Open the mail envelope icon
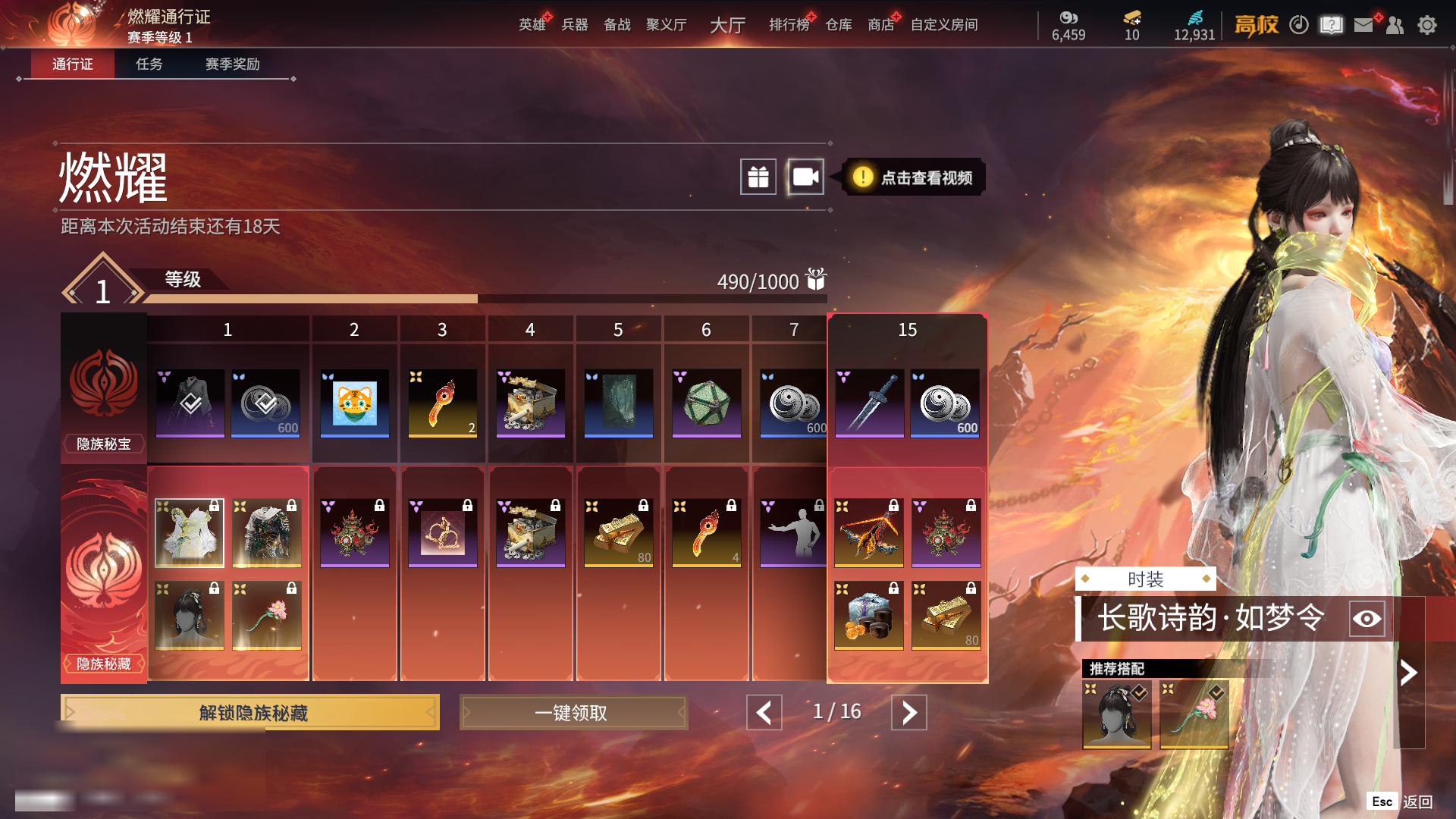 point(1363,25)
